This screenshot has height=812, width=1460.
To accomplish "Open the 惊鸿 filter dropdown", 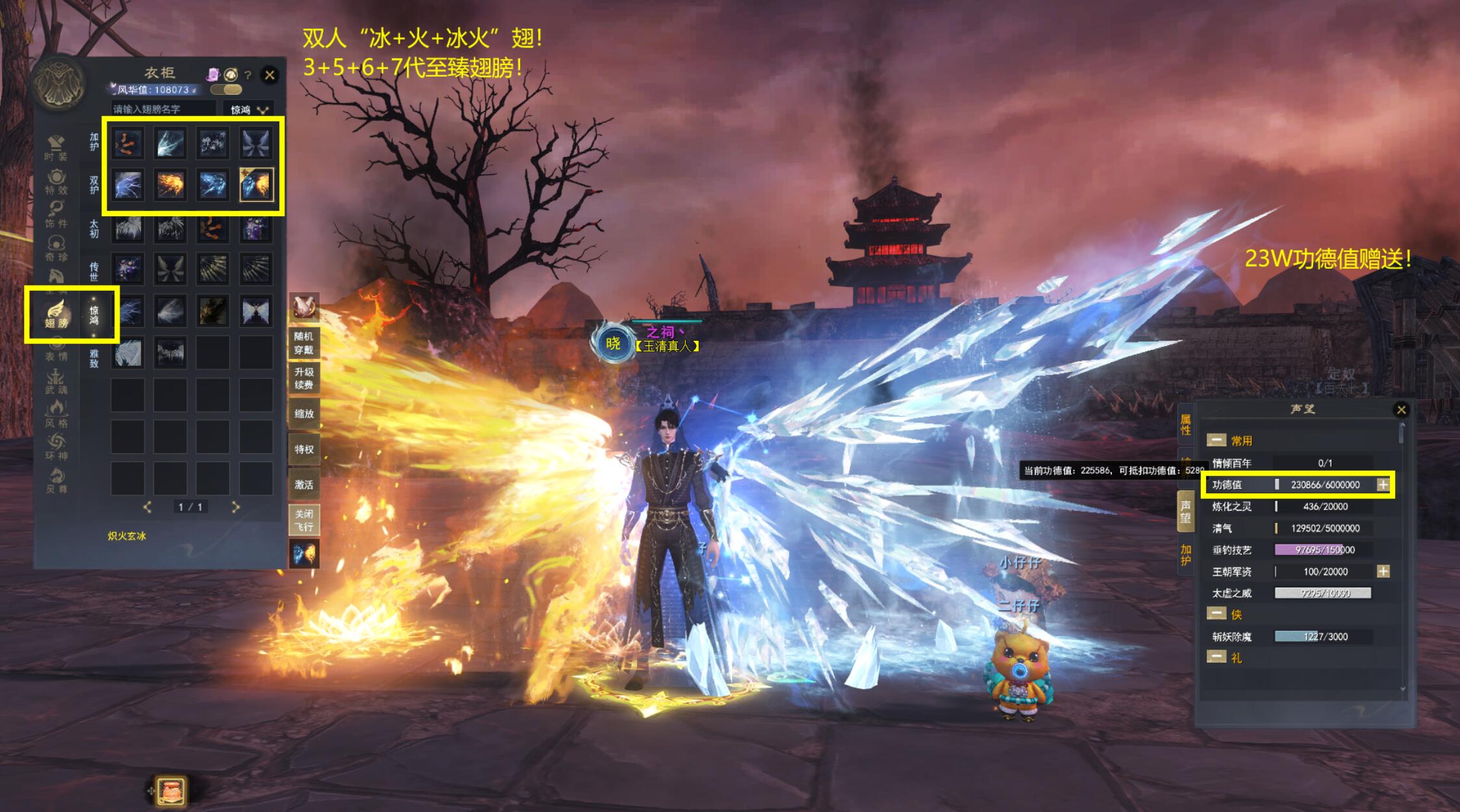I will [x=249, y=110].
